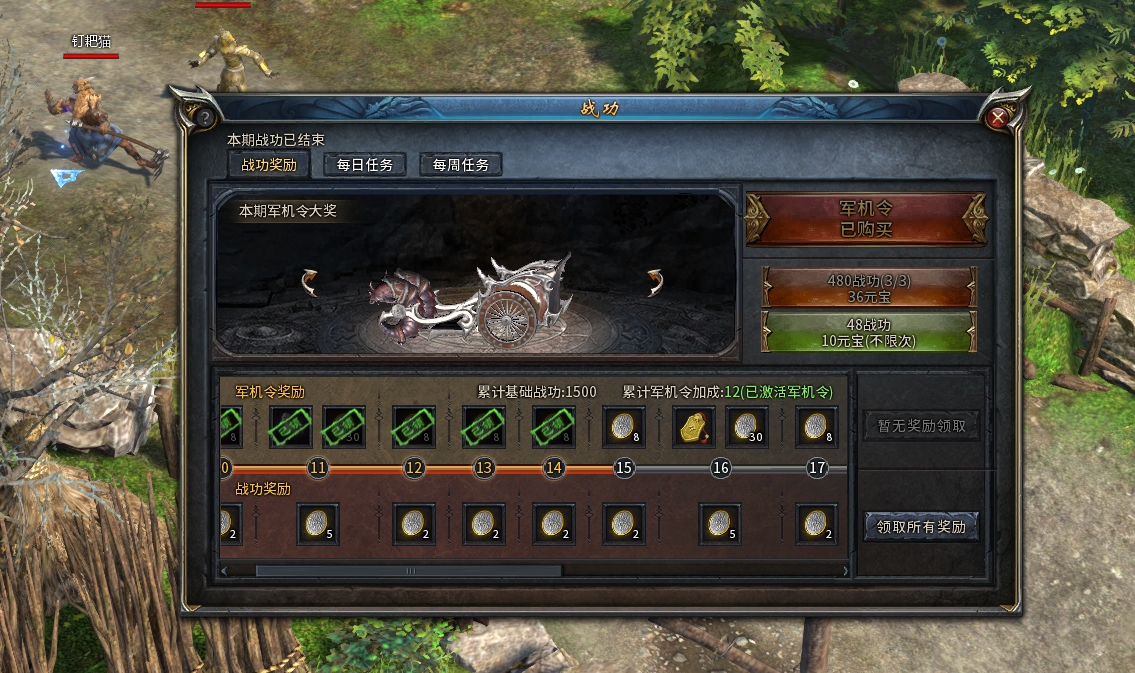Open the help question mark button
The image size is (1135, 673).
pos(204,118)
